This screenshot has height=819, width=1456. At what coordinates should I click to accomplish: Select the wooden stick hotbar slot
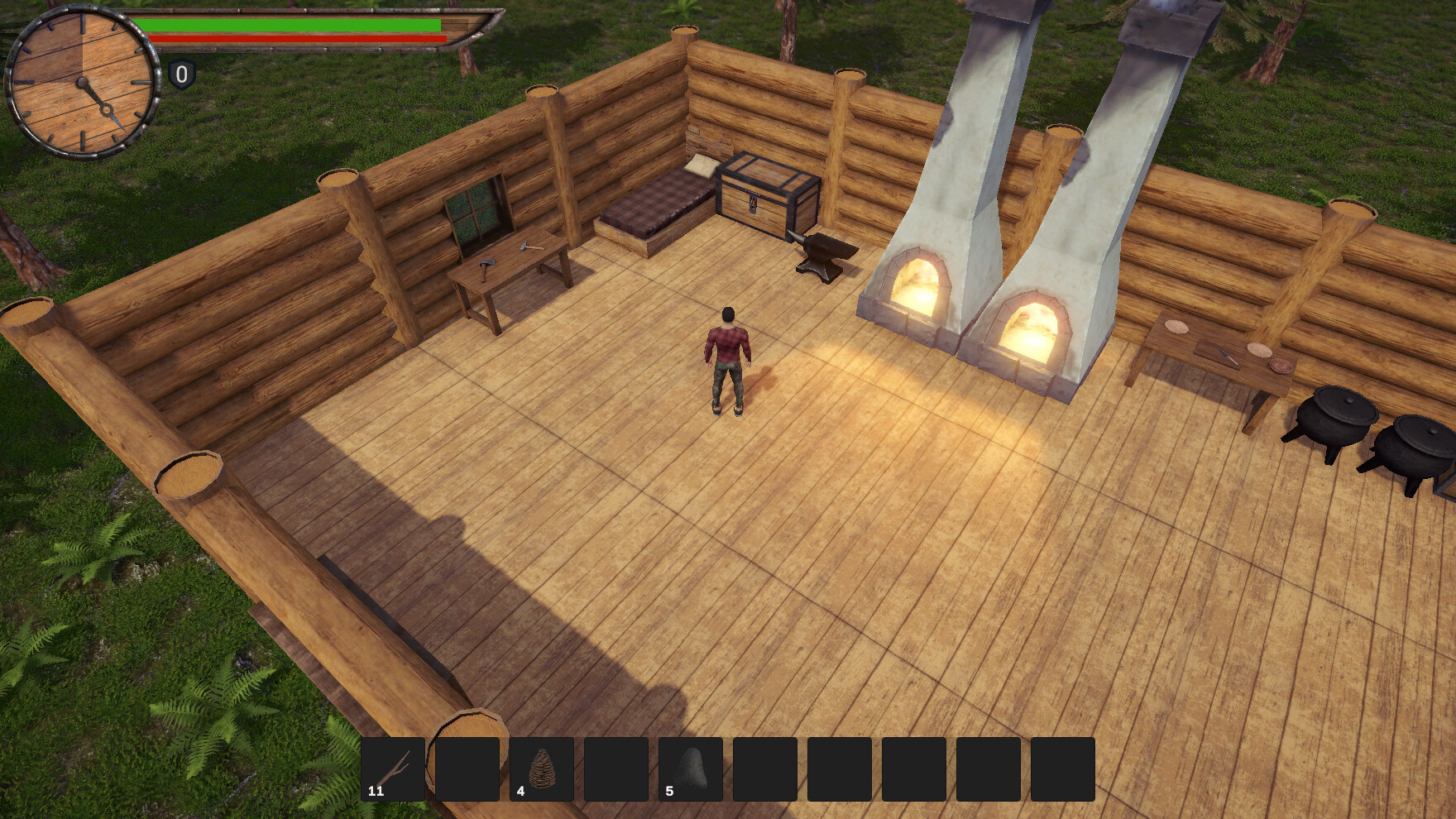[393, 769]
